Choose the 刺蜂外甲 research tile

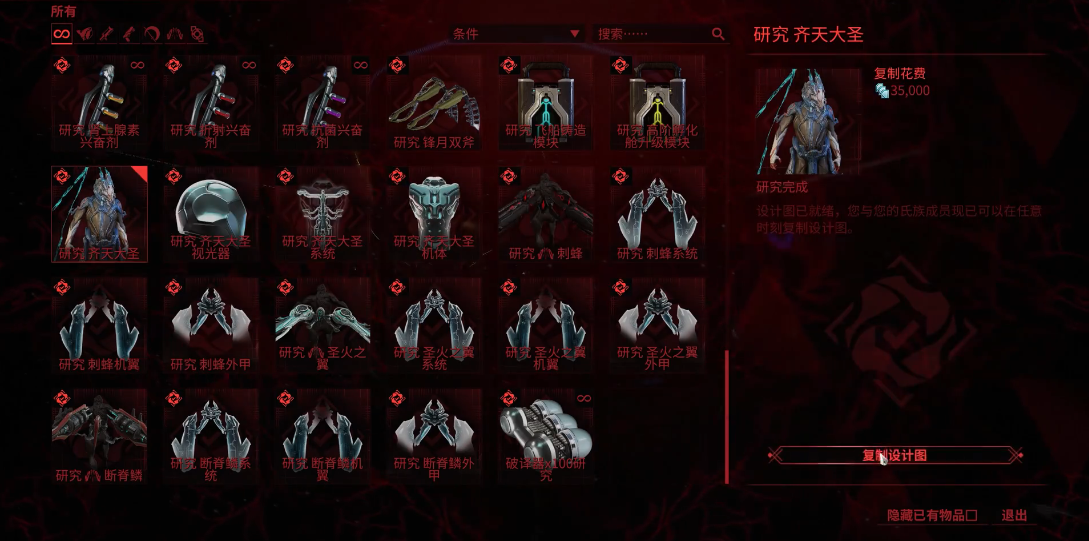pos(211,325)
